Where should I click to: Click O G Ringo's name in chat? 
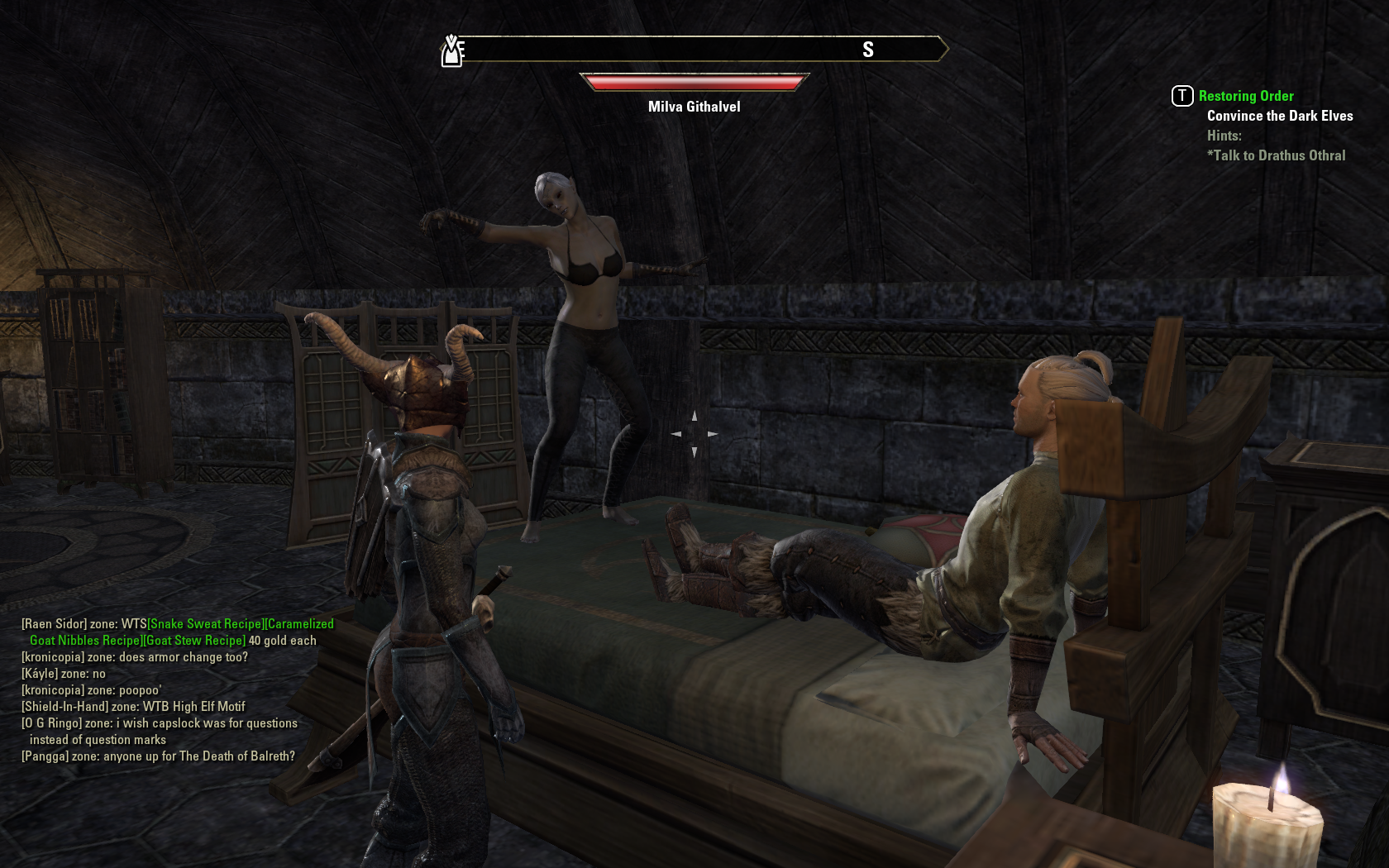51,723
